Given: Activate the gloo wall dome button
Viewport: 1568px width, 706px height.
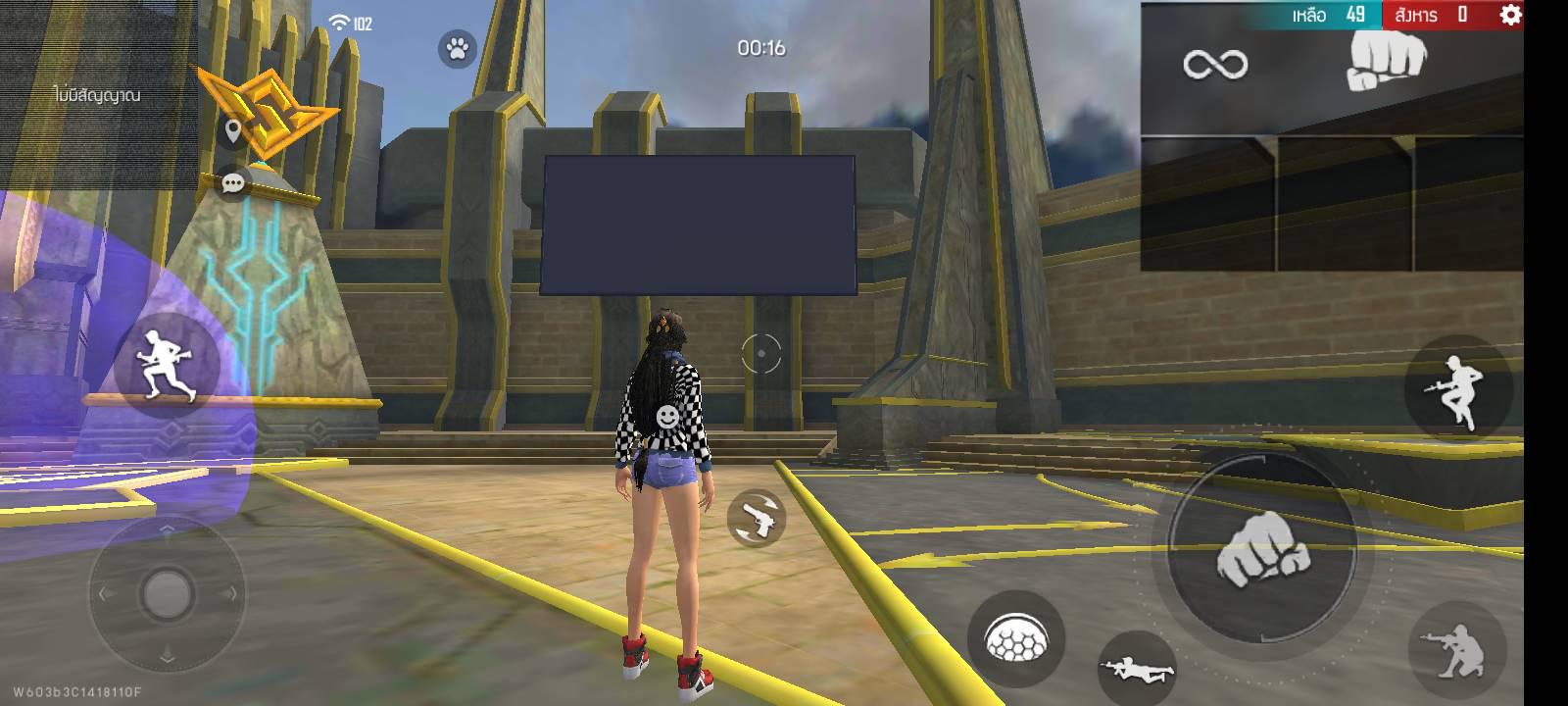Looking at the screenshot, I should pyautogui.click(x=1015, y=639).
